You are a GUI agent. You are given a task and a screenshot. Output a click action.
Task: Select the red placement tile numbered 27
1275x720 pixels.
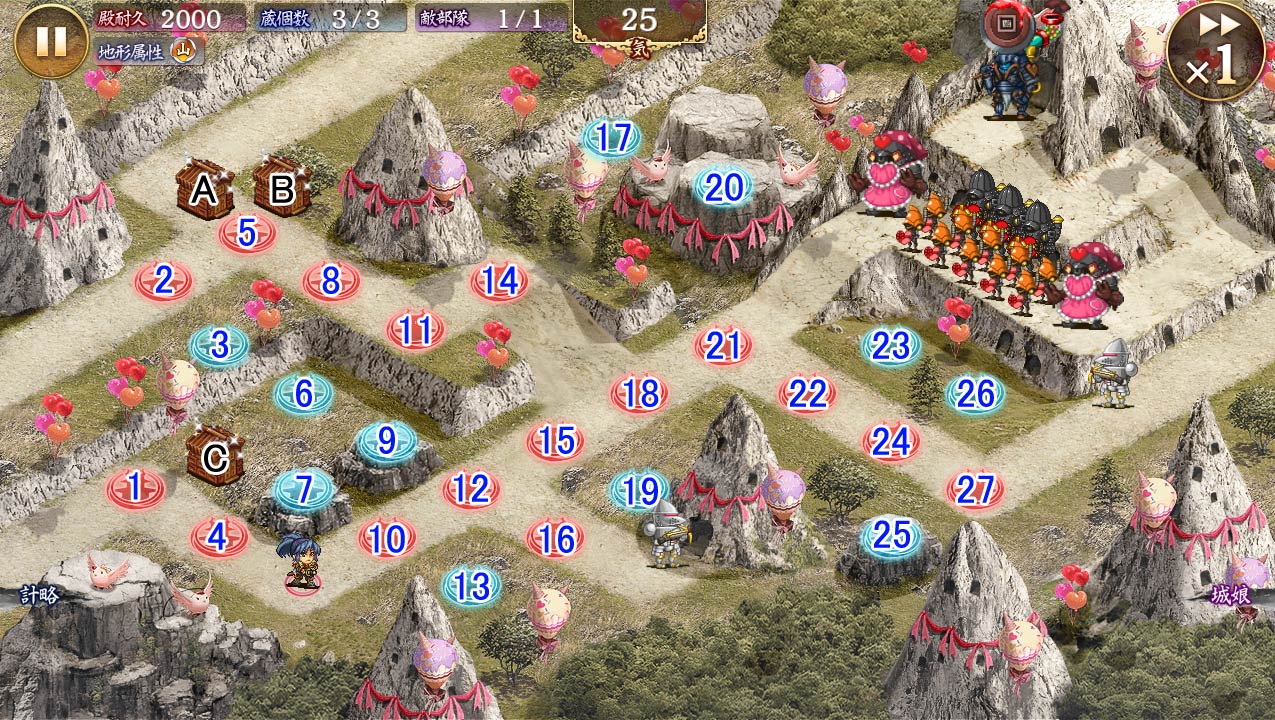975,490
